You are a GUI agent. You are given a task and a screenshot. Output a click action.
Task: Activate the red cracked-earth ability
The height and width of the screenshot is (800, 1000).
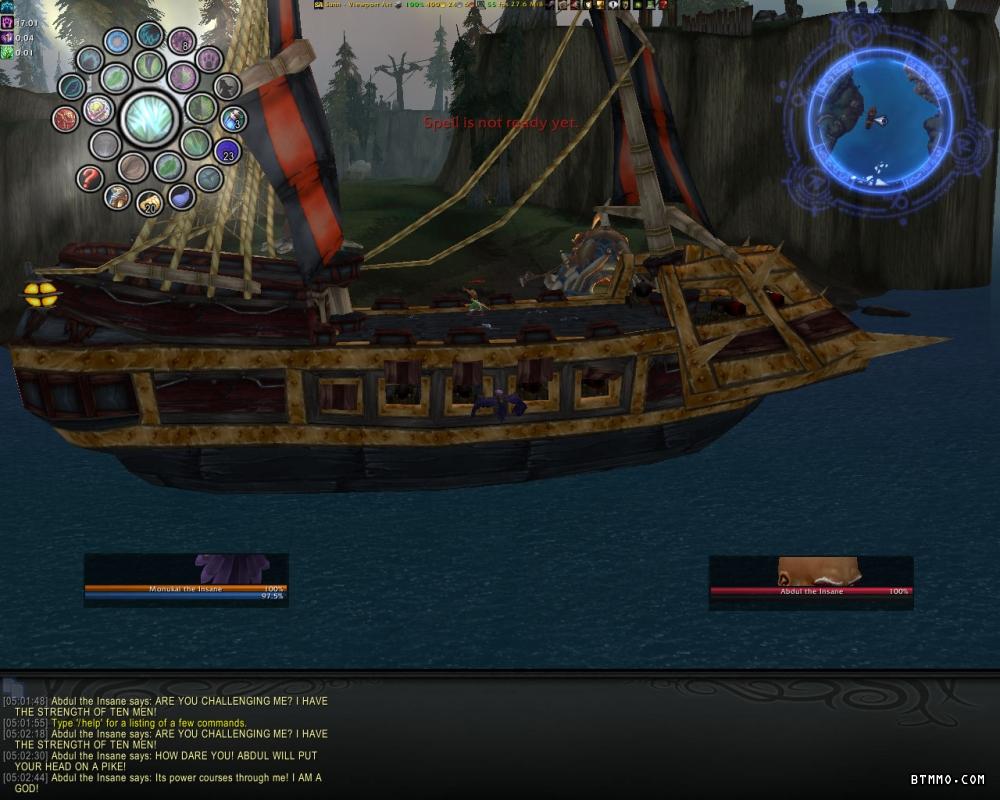click(66, 119)
